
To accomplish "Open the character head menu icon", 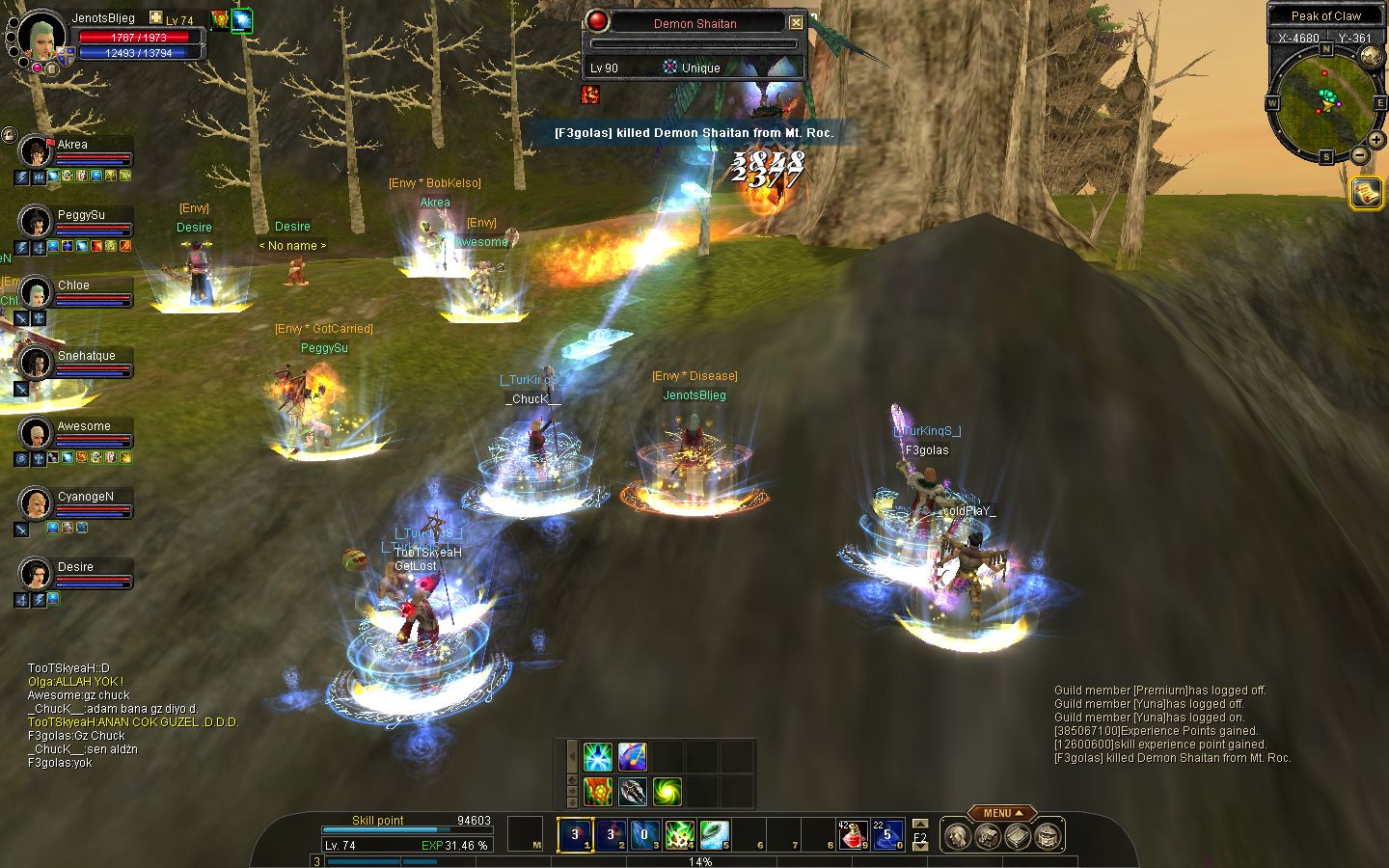I will click(x=956, y=836).
